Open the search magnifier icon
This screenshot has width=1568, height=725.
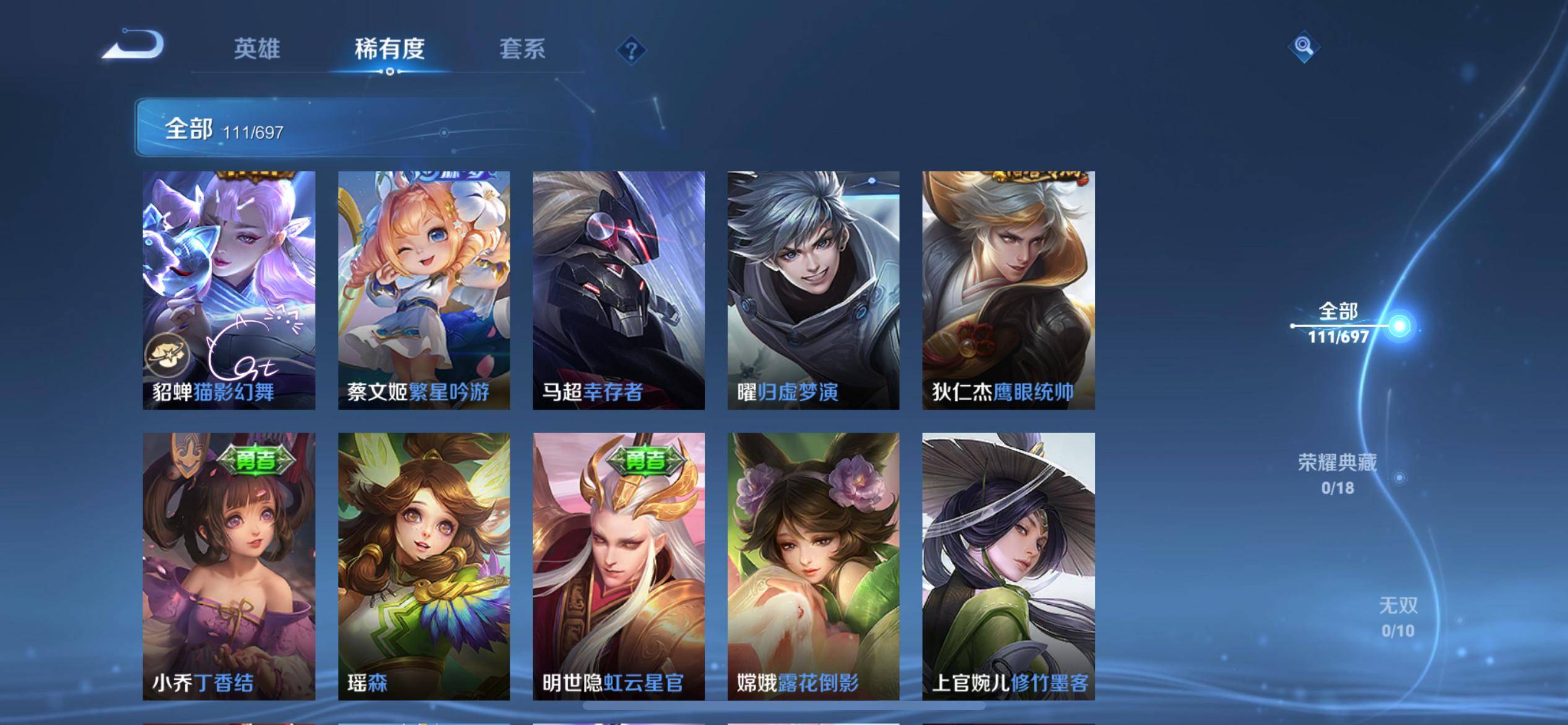(1303, 46)
